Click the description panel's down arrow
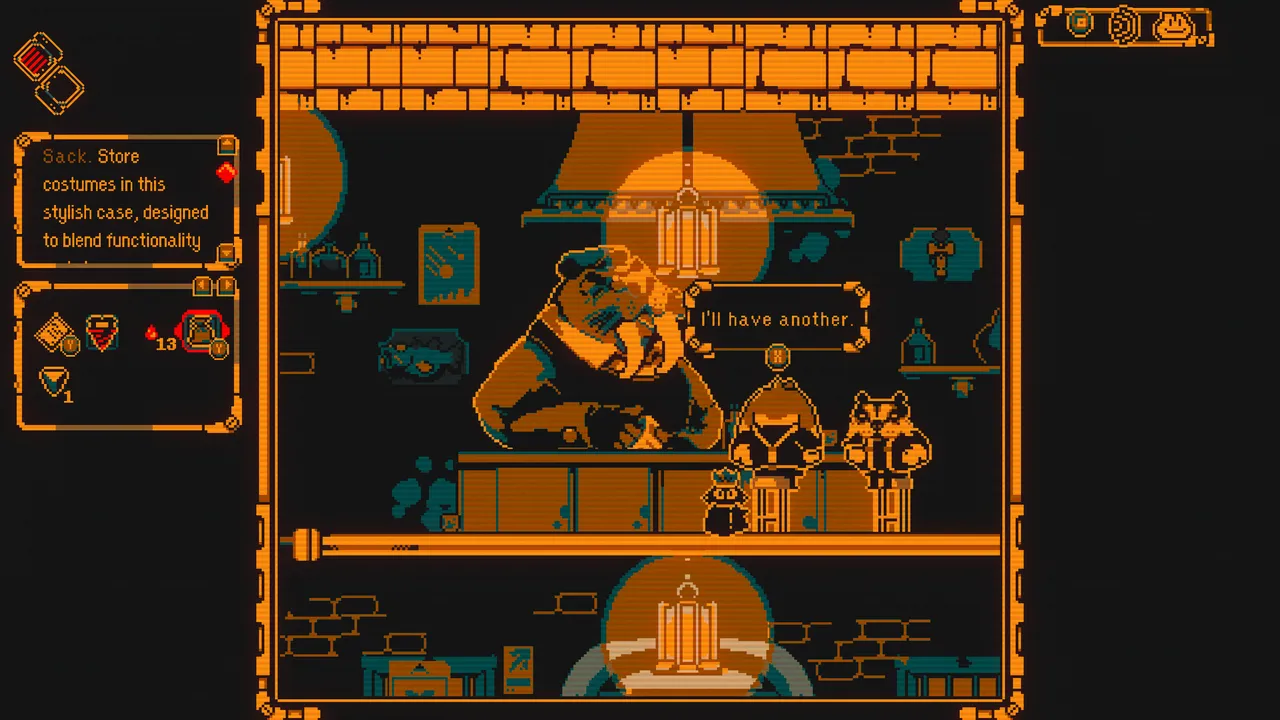1280x720 pixels. point(226,252)
